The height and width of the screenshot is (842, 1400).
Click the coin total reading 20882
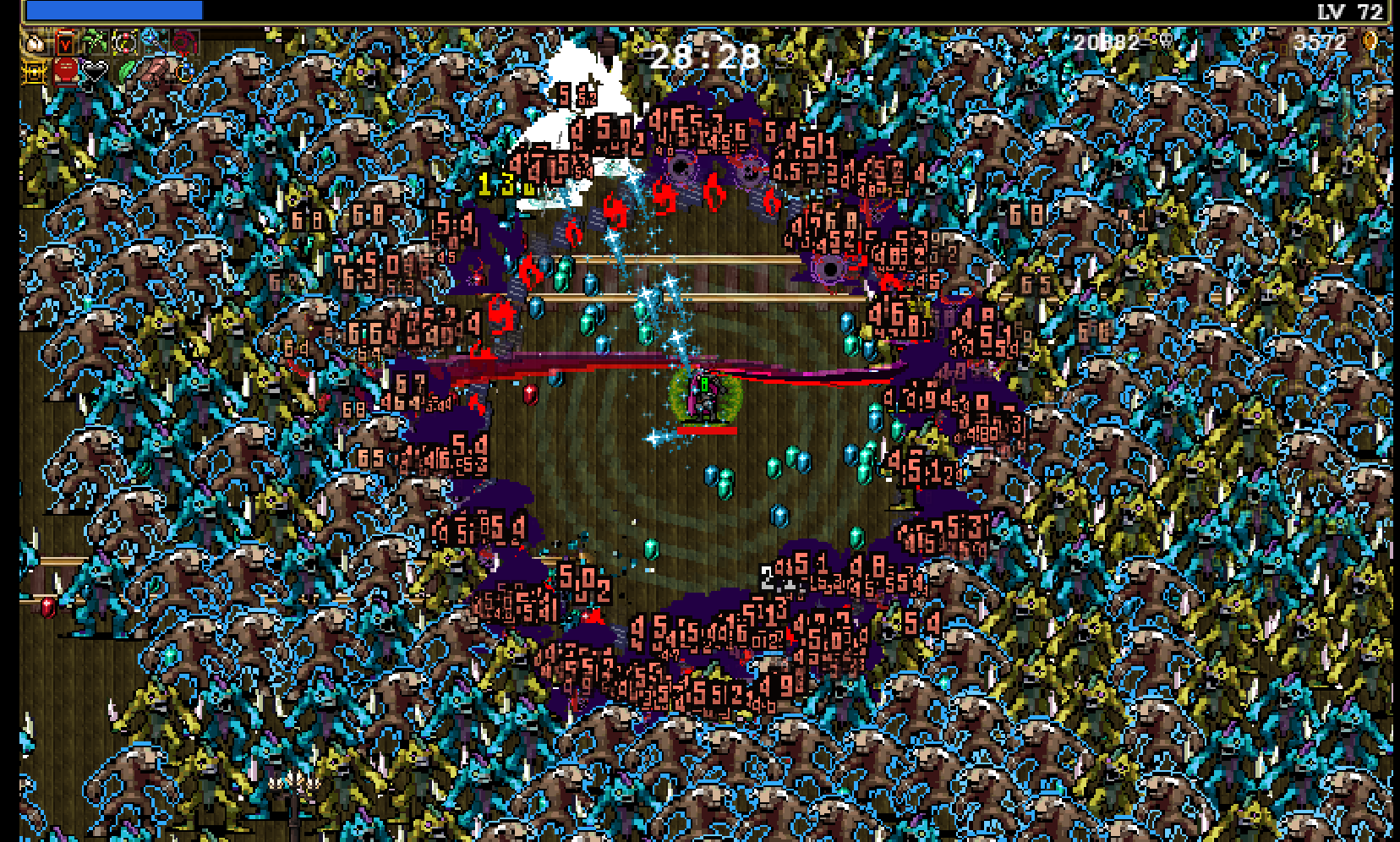[x=1105, y=42]
